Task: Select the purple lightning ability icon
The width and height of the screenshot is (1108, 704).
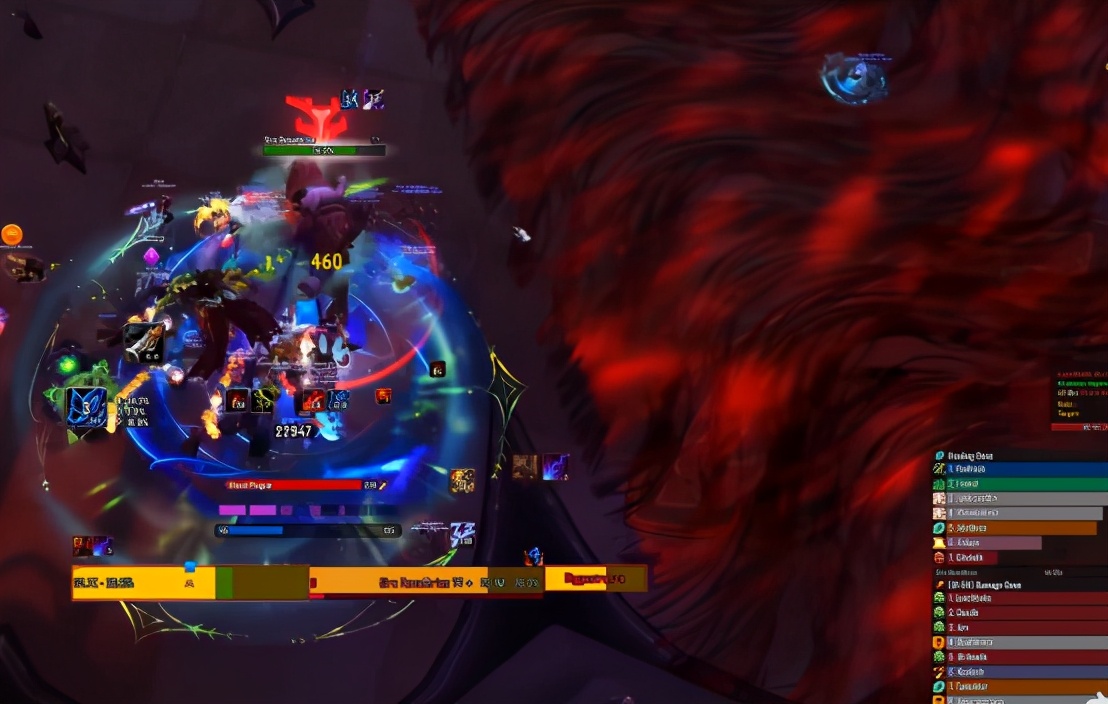Action: [556, 466]
